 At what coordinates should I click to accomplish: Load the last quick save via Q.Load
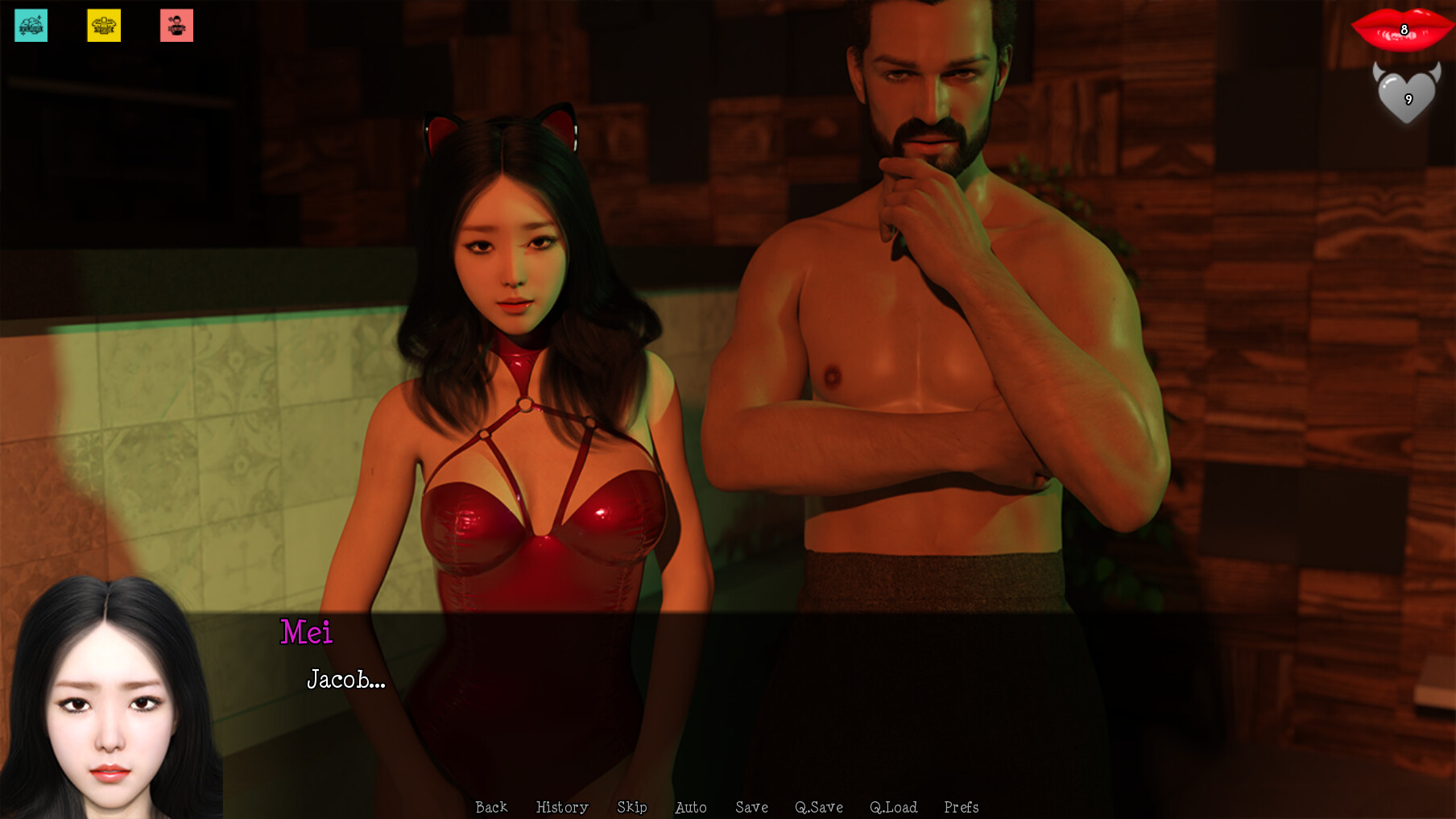895,807
